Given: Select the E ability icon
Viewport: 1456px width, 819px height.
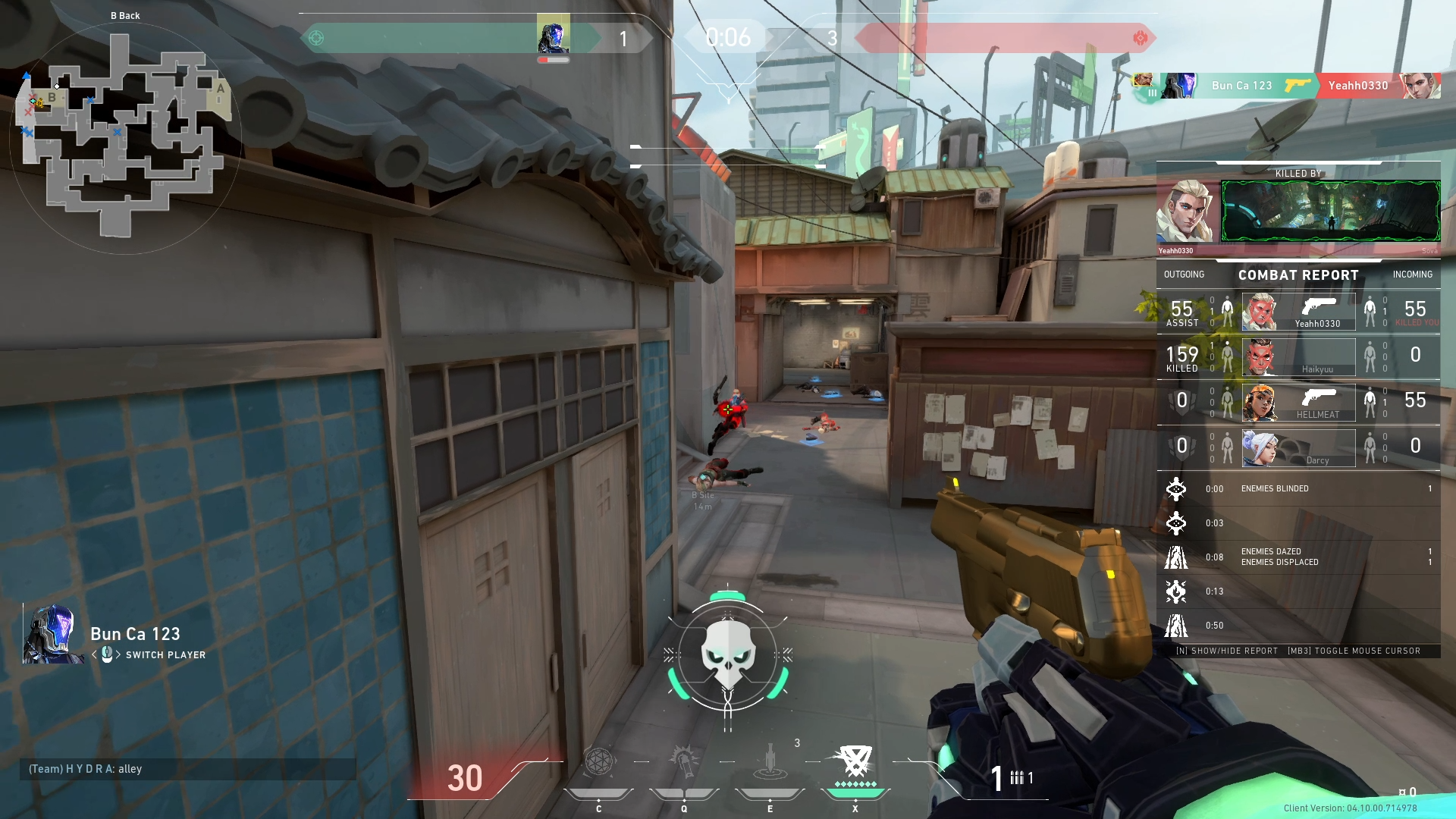Looking at the screenshot, I should pyautogui.click(x=770, y=764).
